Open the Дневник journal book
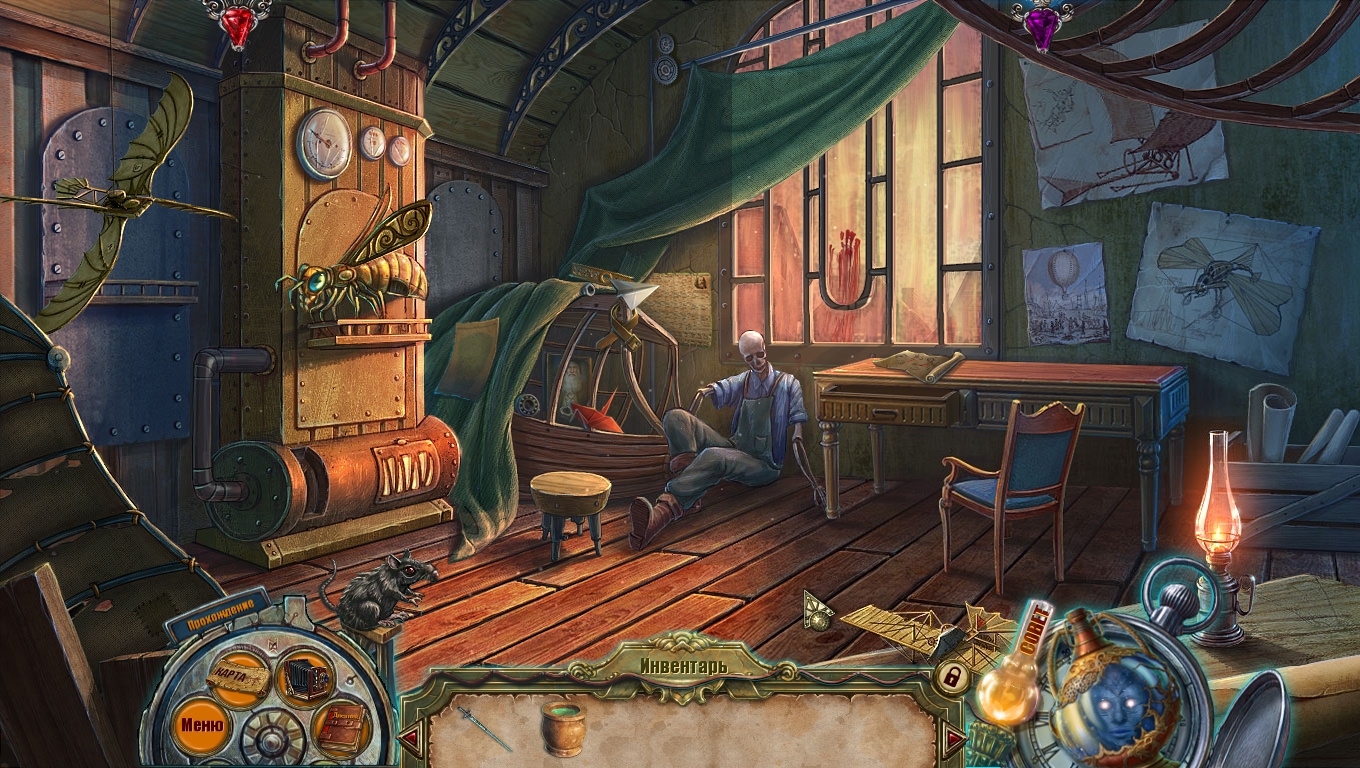The height and width of the screenshot is (768, 1360). [x=341, y=729]
